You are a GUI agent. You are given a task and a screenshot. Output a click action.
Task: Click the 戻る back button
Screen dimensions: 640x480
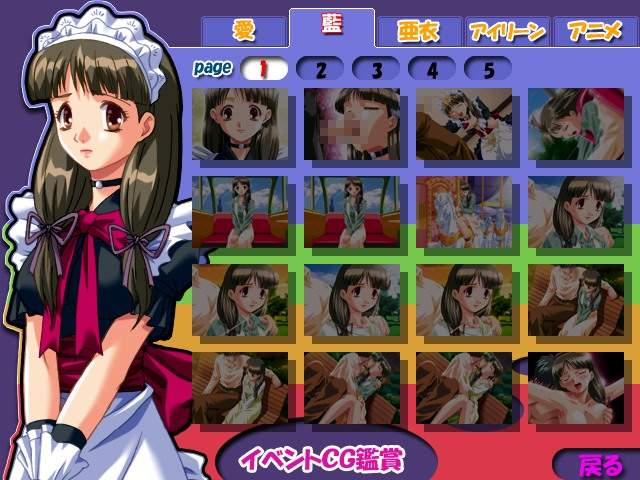(598, 465)
